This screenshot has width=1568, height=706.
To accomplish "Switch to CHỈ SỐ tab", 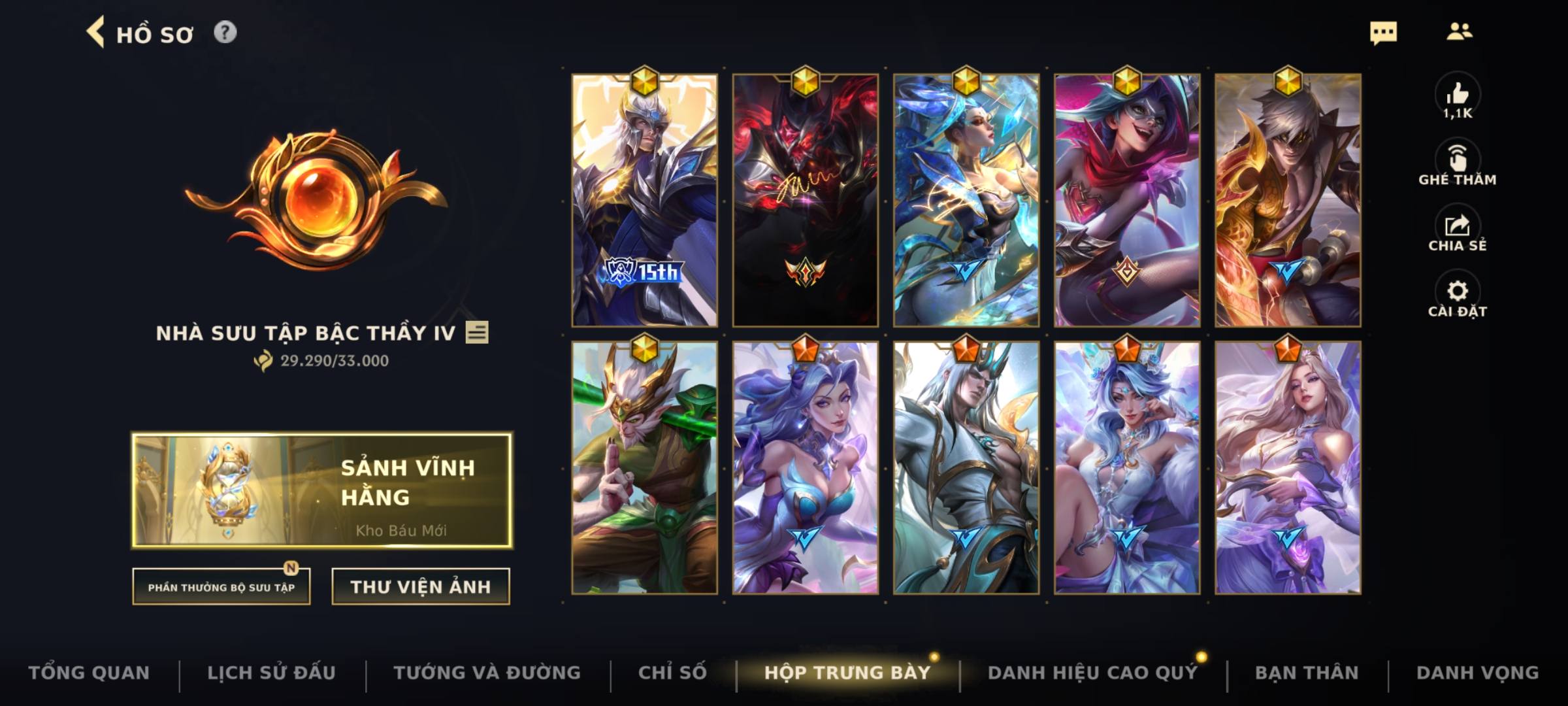I will [674, 671].
